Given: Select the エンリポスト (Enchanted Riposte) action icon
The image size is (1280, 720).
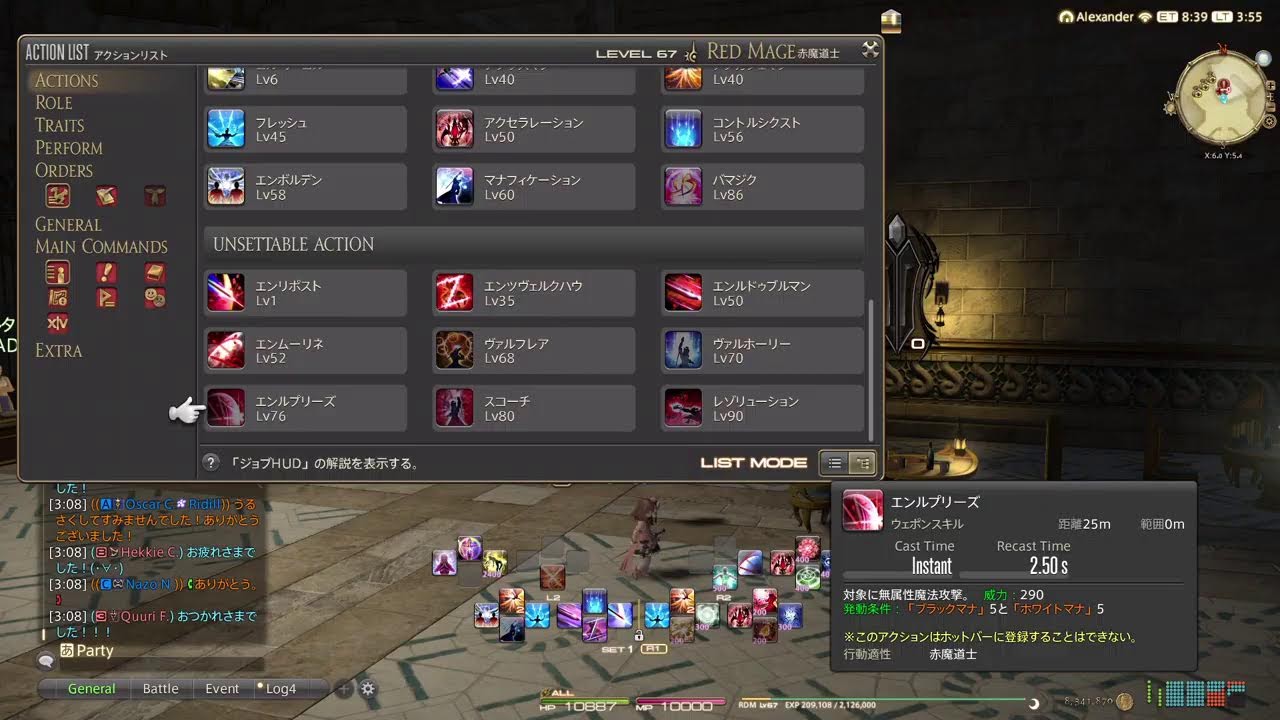Looking at the screenshot, I should [225, 291].
